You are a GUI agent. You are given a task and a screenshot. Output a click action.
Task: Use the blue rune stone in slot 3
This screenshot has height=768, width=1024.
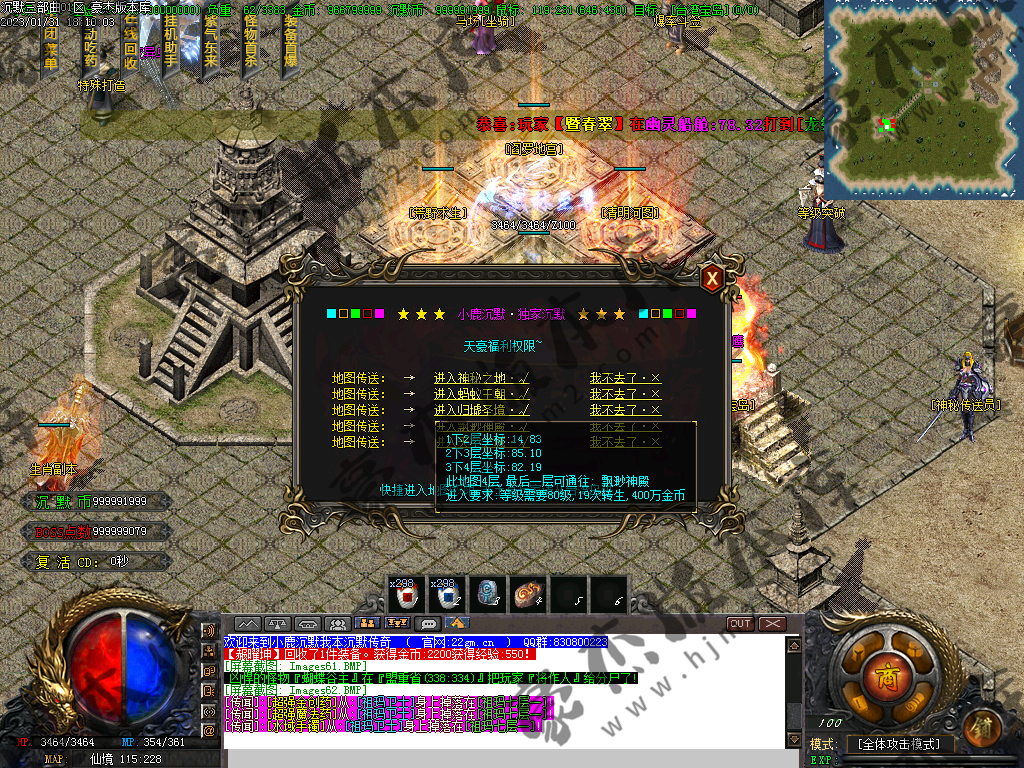click(487, 596)
